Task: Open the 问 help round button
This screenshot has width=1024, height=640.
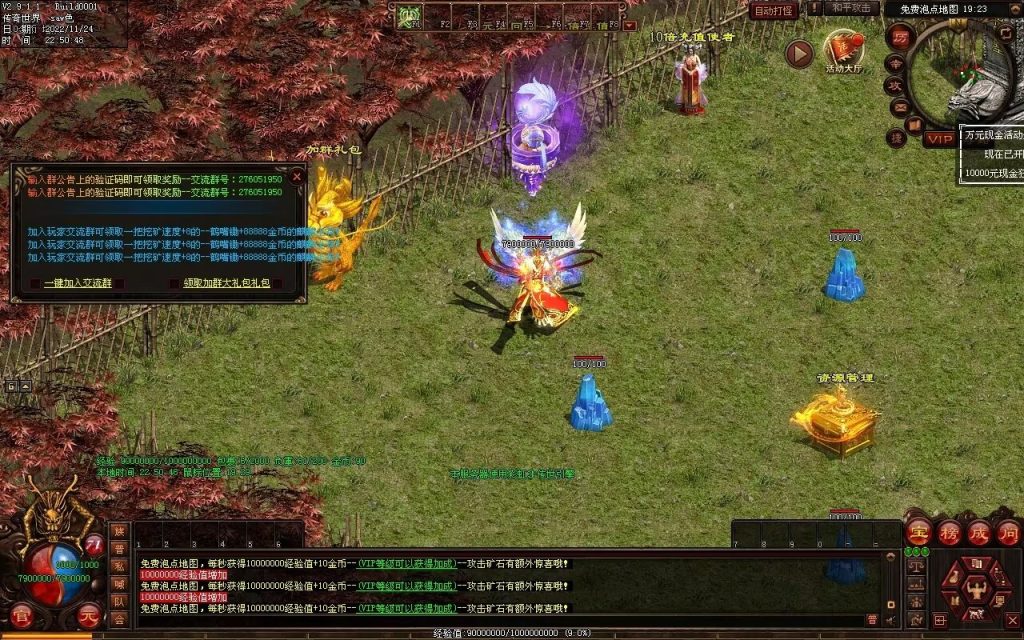Action: point(1008,533)
